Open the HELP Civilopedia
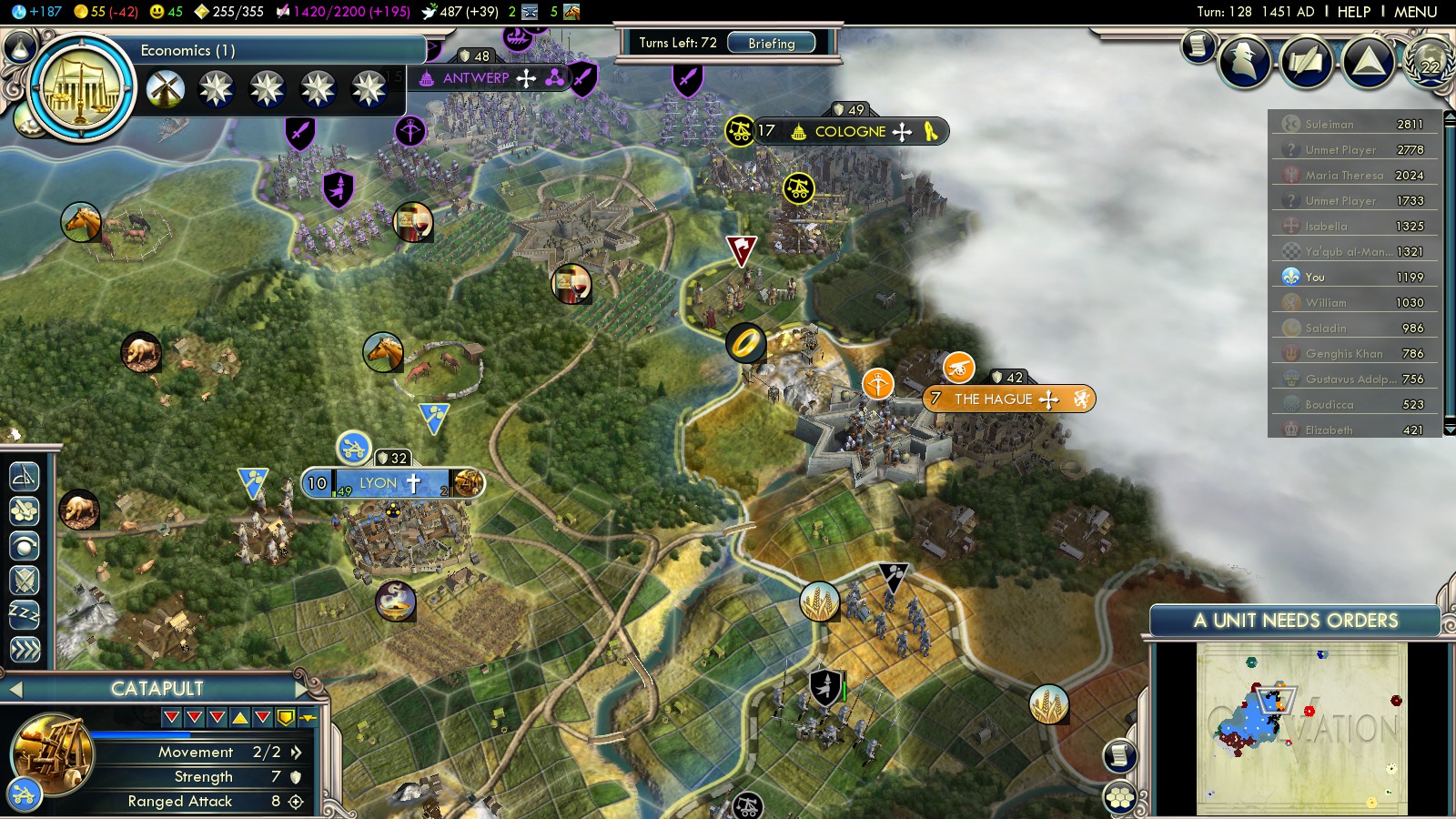This screenshot has width=1456, height=819. point(1353,12)
